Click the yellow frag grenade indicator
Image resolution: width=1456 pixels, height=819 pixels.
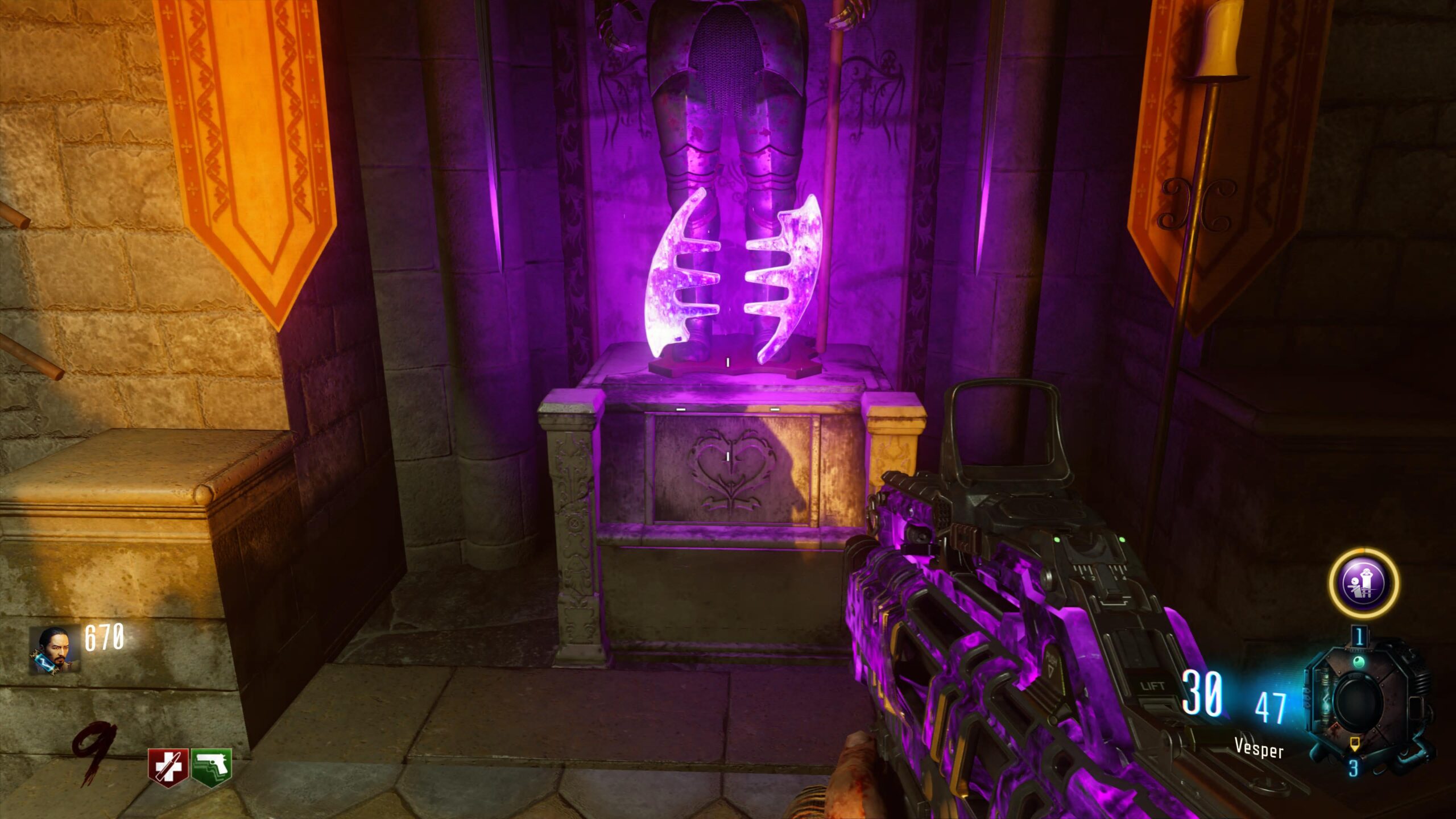point(1355,743)
